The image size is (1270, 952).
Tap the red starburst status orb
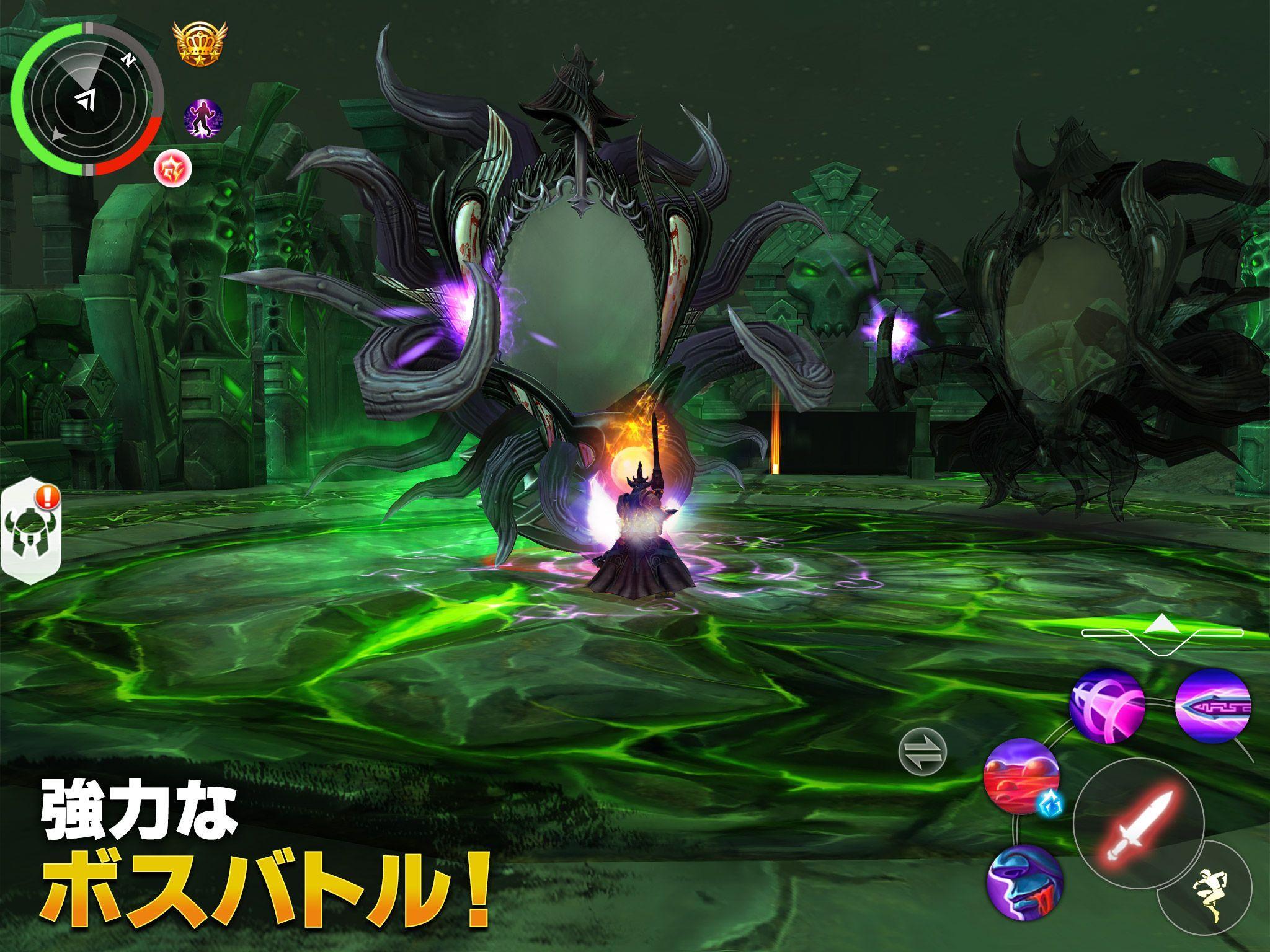tap(174, 169)
